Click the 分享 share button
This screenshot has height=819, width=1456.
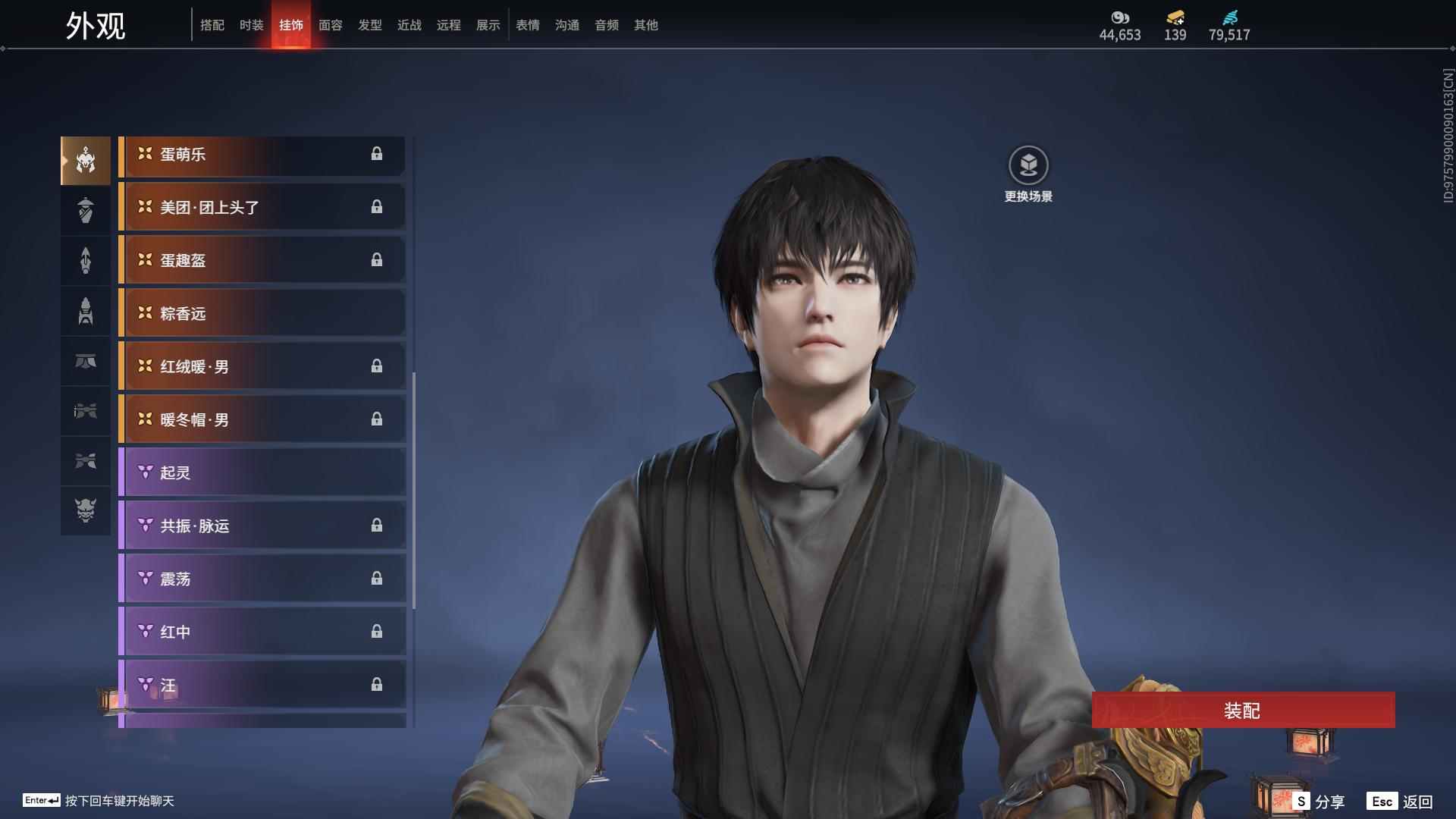1319,802
